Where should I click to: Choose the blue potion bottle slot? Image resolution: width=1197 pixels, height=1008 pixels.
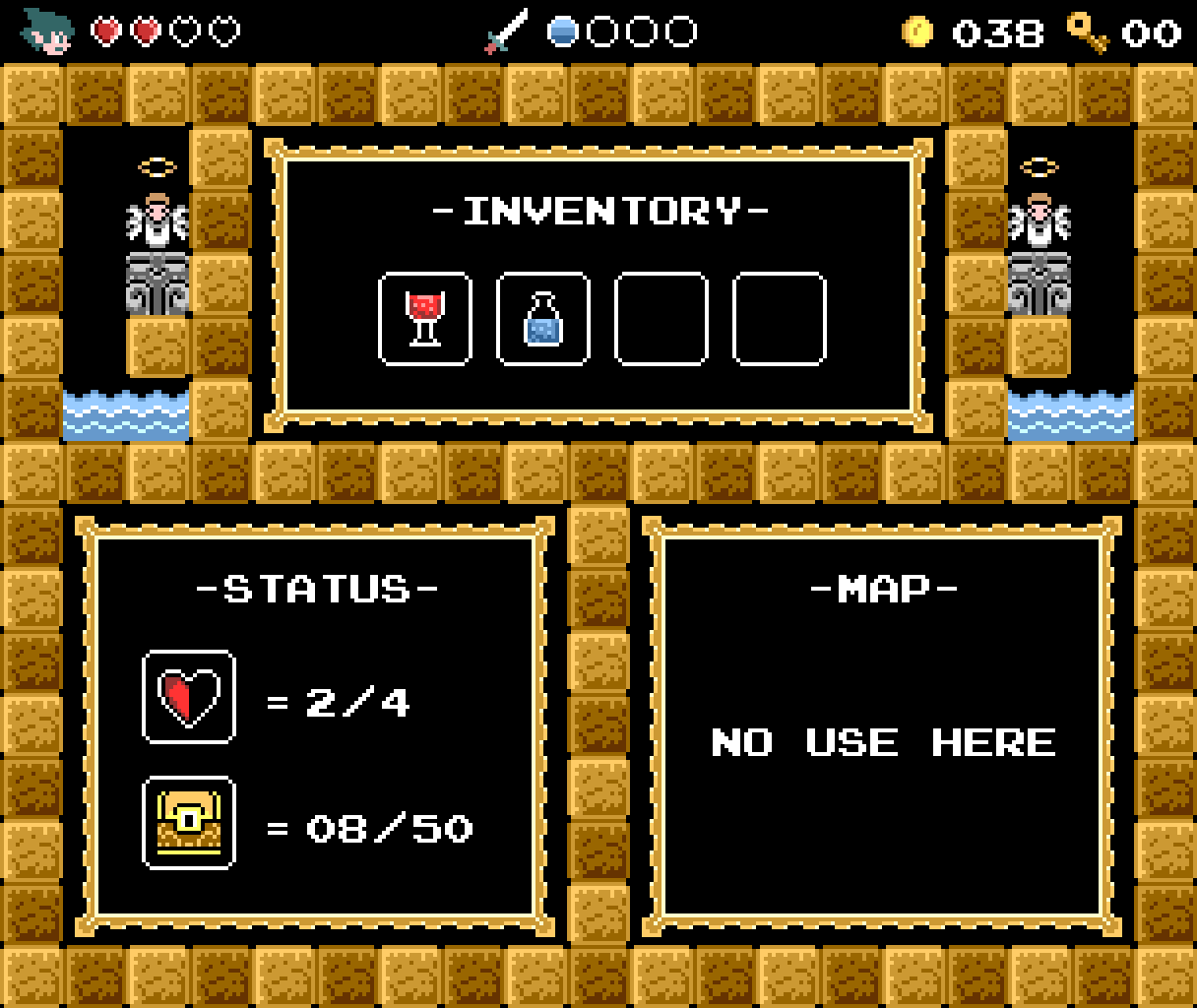click(x=543, y=319)
